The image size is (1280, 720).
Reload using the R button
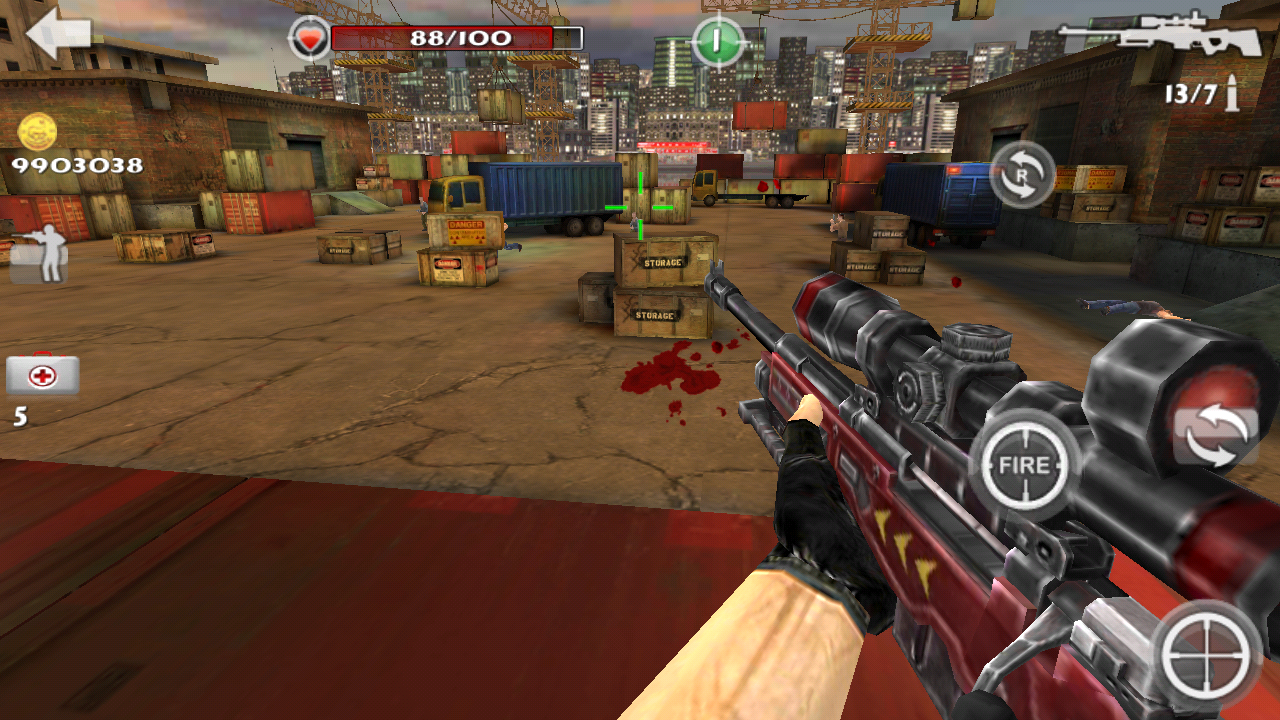(1022, 174)
